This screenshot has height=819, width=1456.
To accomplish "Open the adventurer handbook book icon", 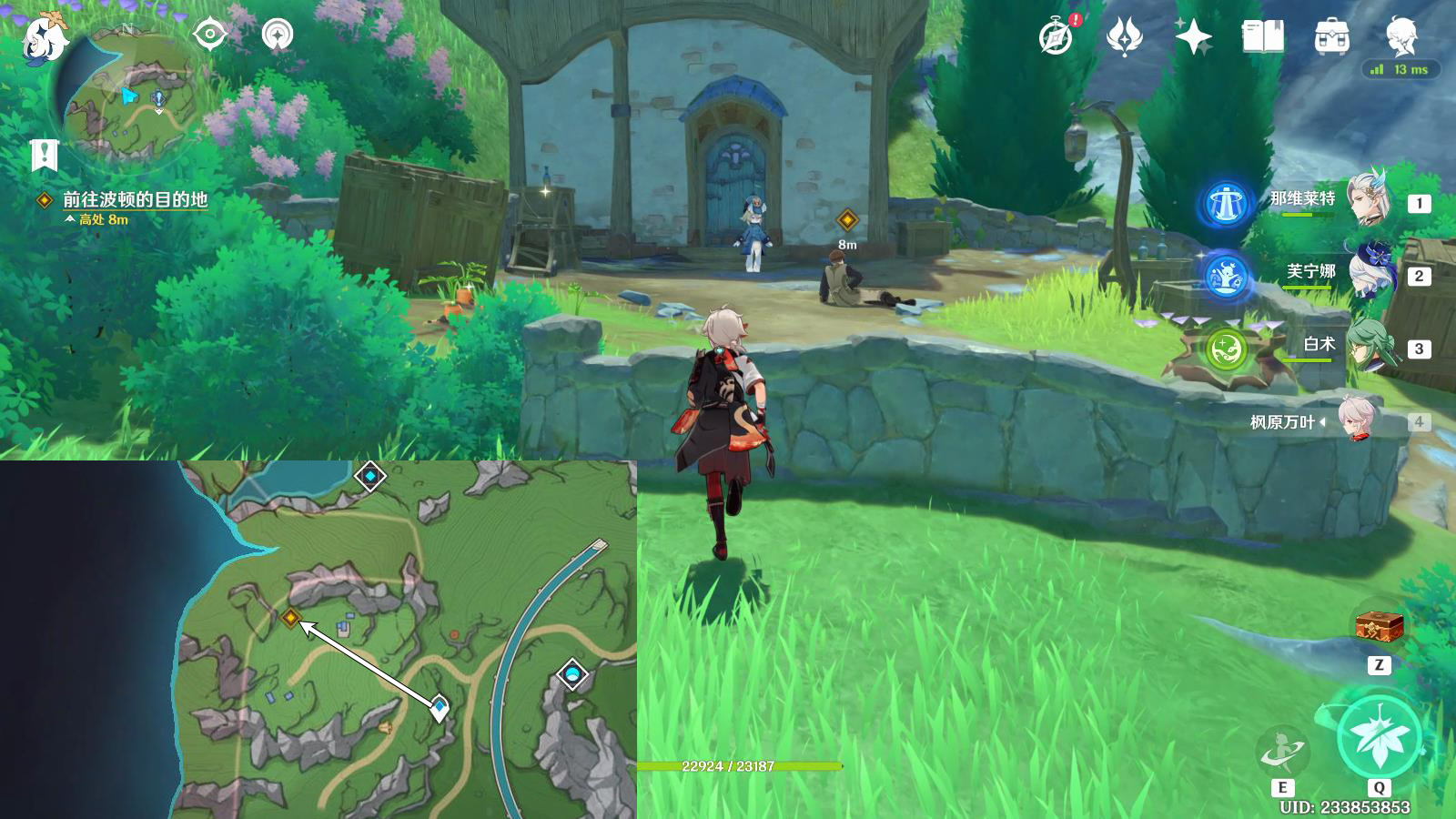I will click(1262, 37).
